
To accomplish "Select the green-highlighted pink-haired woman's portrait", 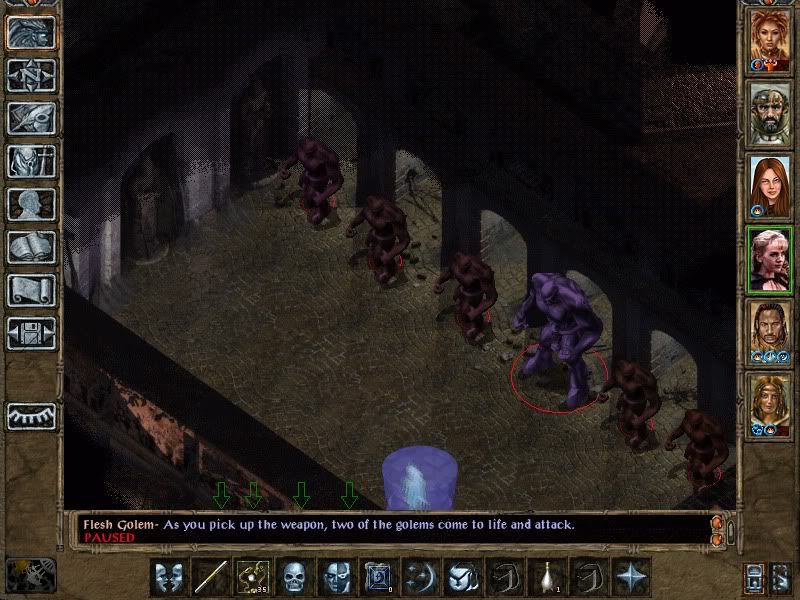I will click(771, 258).
